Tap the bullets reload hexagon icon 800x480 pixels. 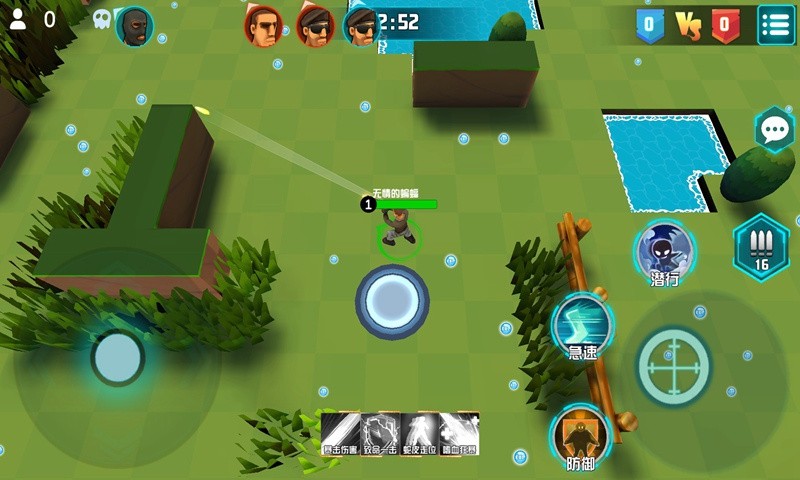pos(761,246)
